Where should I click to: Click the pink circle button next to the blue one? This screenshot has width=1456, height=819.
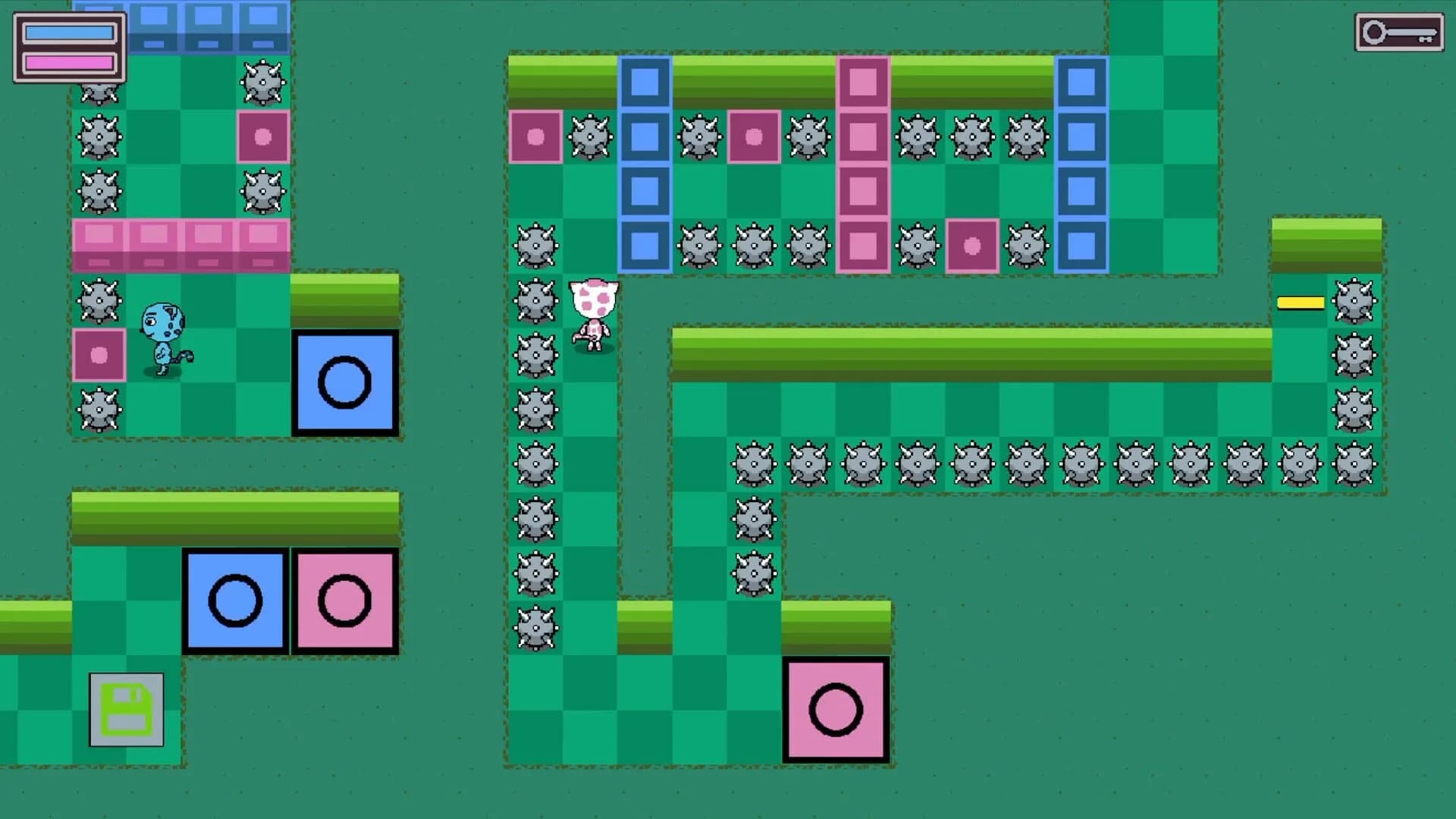click(x=344, y=599)
